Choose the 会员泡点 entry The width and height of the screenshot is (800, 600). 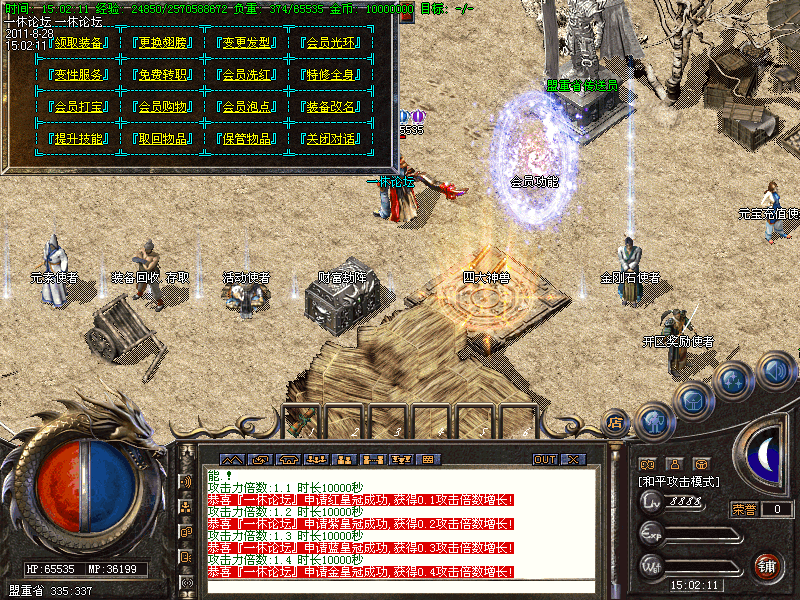[246, 107]
